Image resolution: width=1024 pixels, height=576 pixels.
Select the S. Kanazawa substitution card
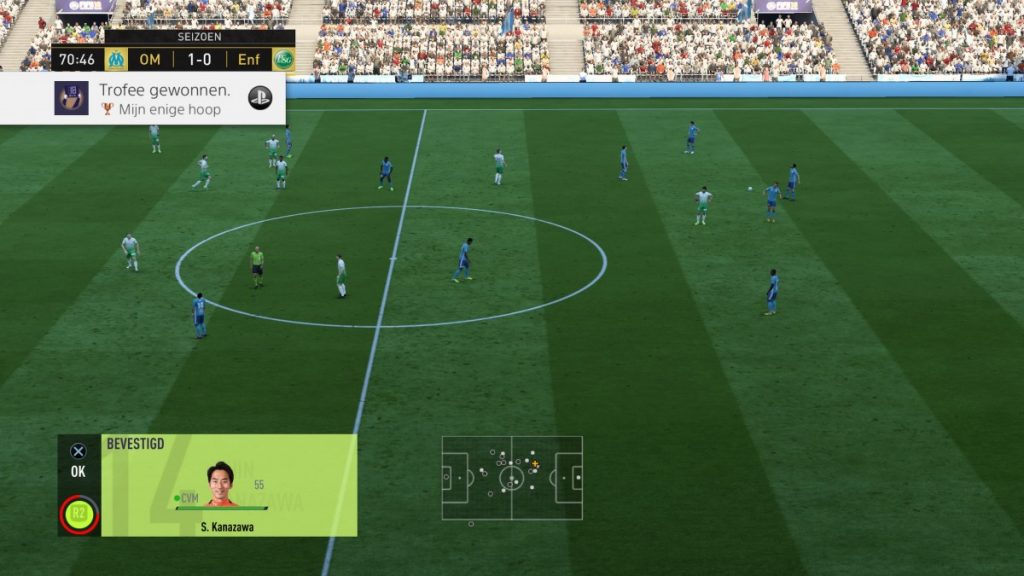coord(229,485)
